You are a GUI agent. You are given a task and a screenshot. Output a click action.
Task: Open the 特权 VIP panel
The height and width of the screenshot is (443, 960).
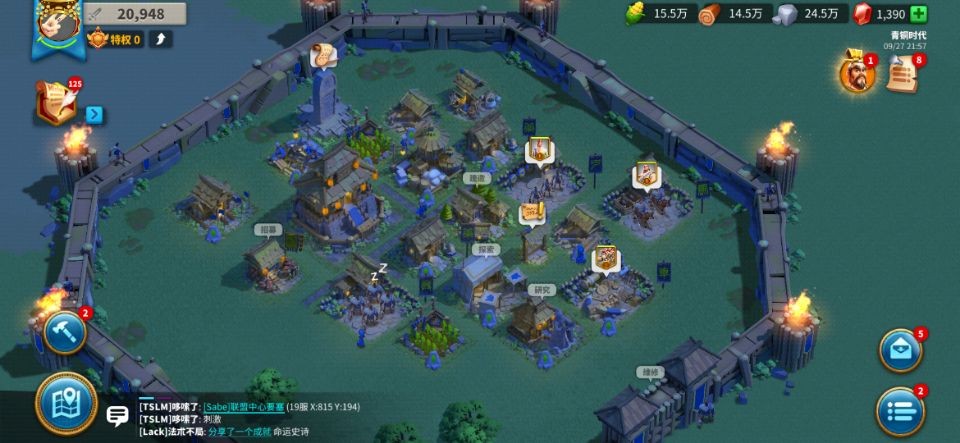click(115, 39)
